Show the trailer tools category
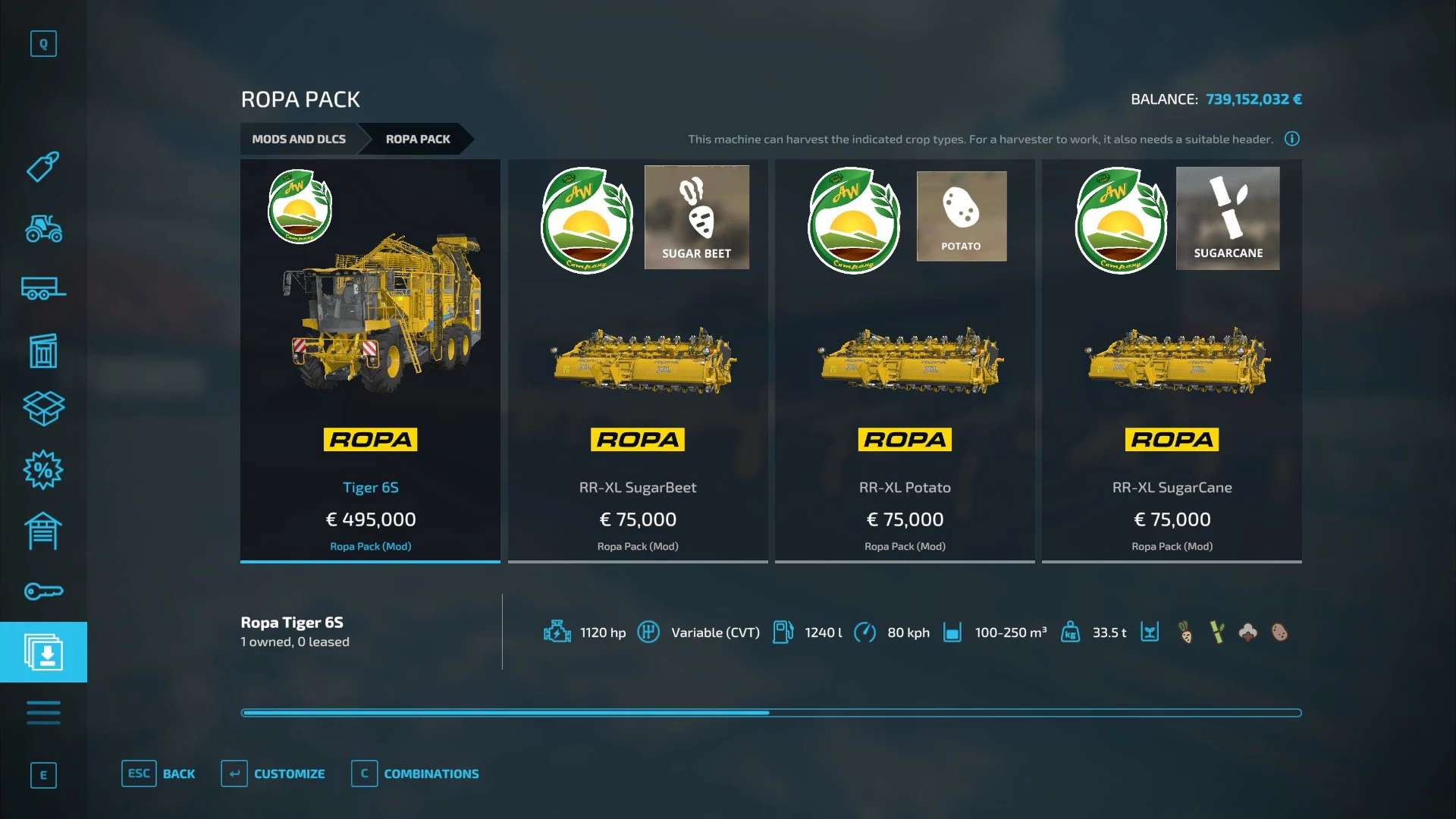This screenshot has width=1456, height=819. pyautogui.click(x=43, y=289)
